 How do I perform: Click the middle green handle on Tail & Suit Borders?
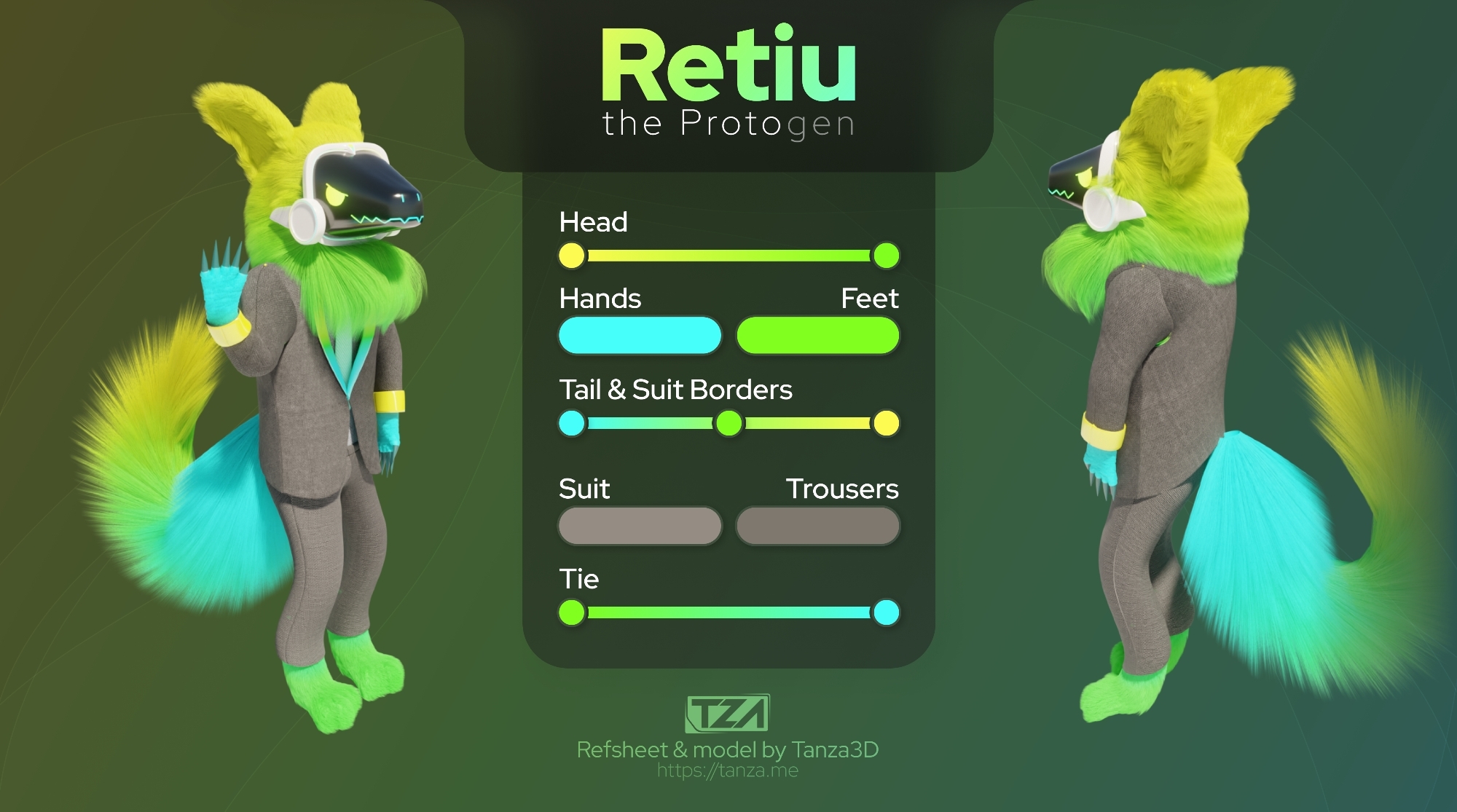[728, 423]
